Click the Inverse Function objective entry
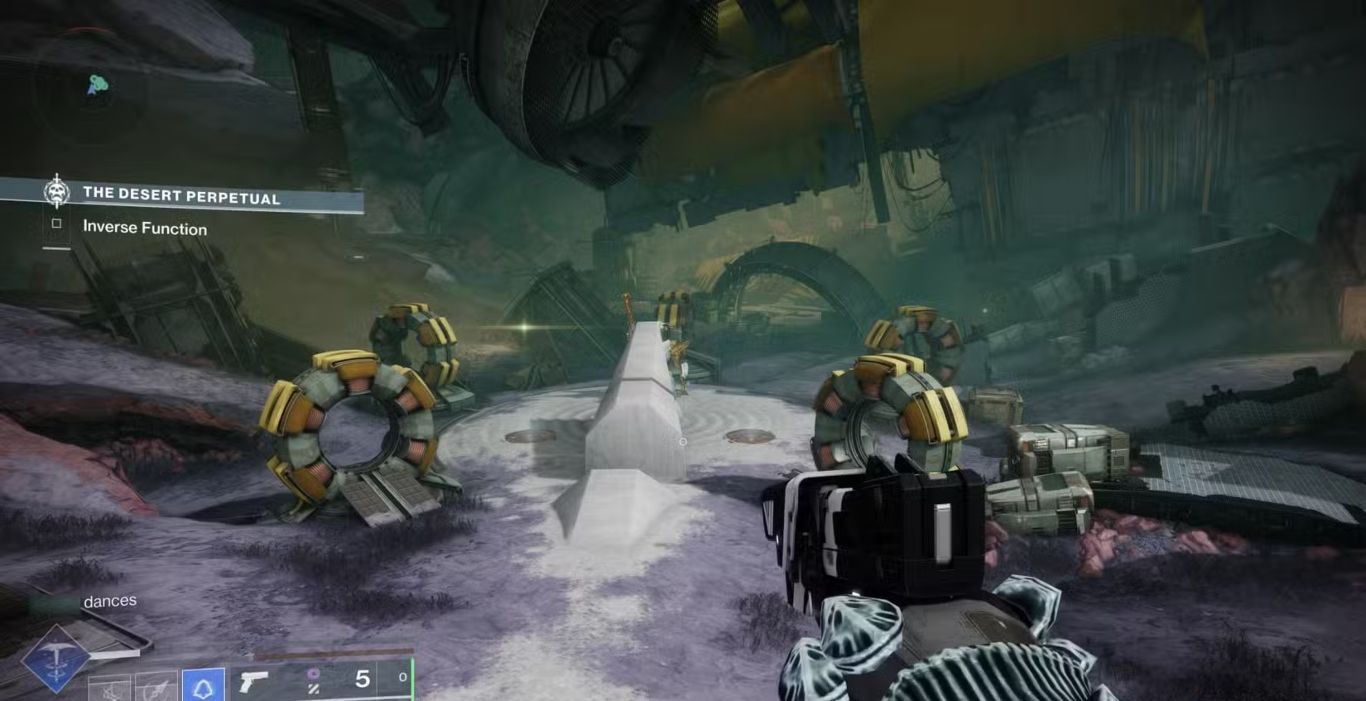The width and height of the screenshot is (1366, 701). point(144,228)
